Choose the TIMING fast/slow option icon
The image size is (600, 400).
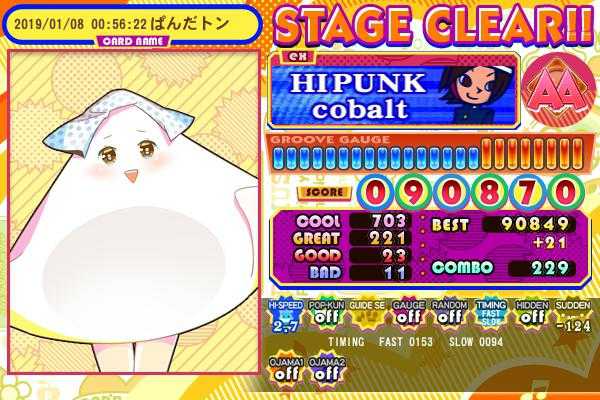tap(490, 314)
